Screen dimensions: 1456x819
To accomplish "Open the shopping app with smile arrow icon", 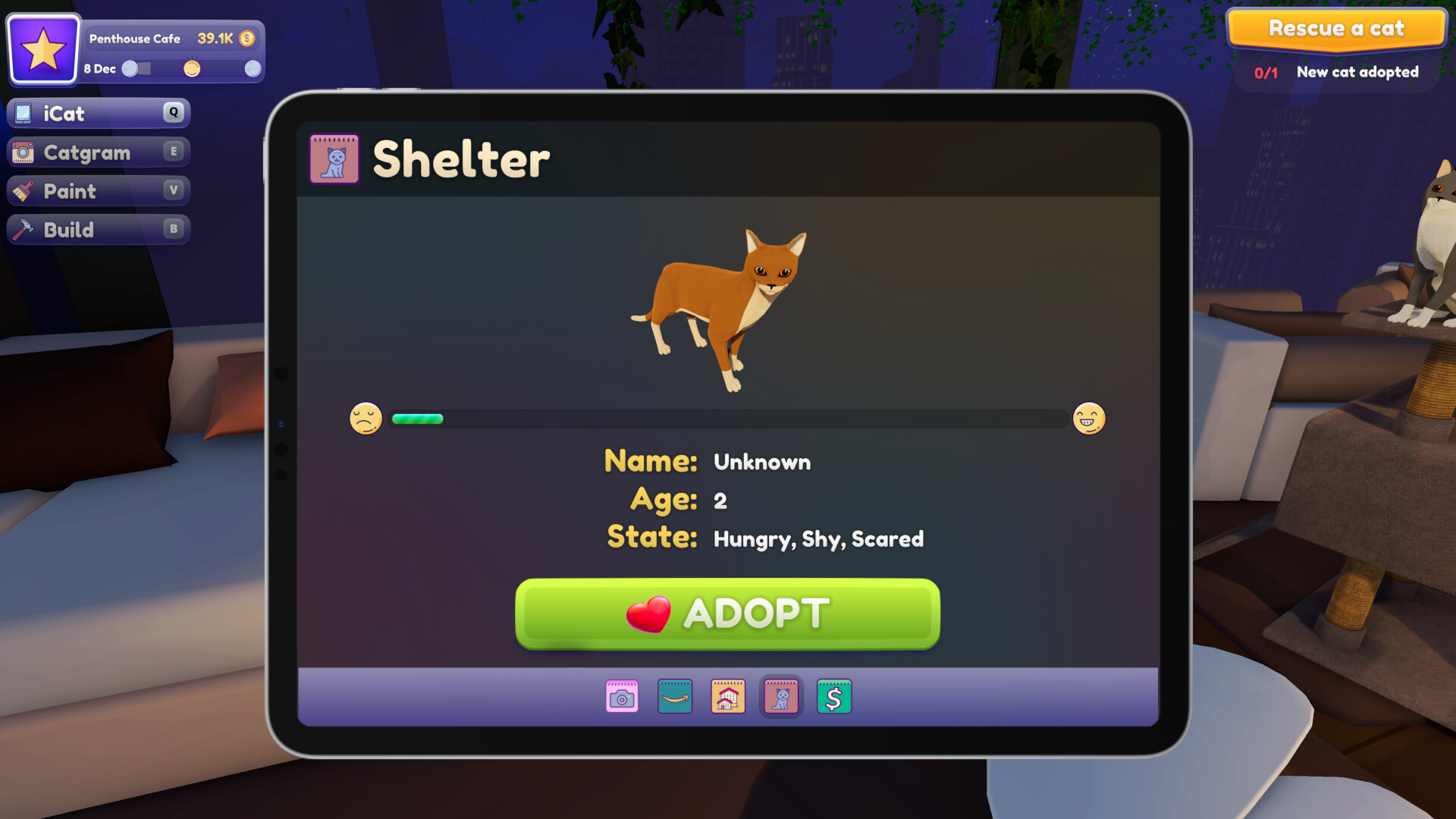I will point(674,696).
